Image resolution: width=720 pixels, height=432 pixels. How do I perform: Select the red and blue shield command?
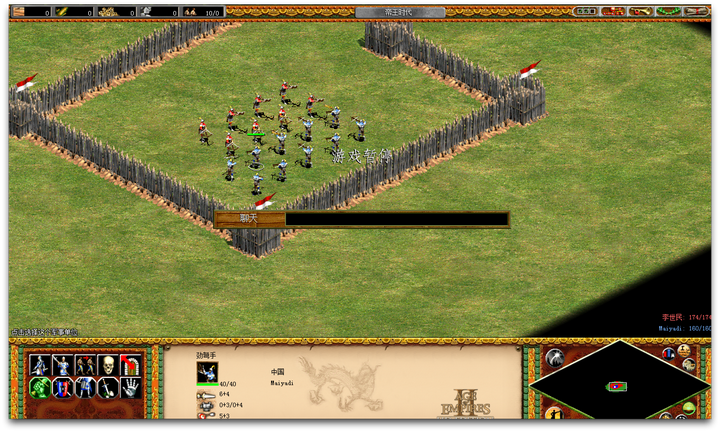click(64, 388)
